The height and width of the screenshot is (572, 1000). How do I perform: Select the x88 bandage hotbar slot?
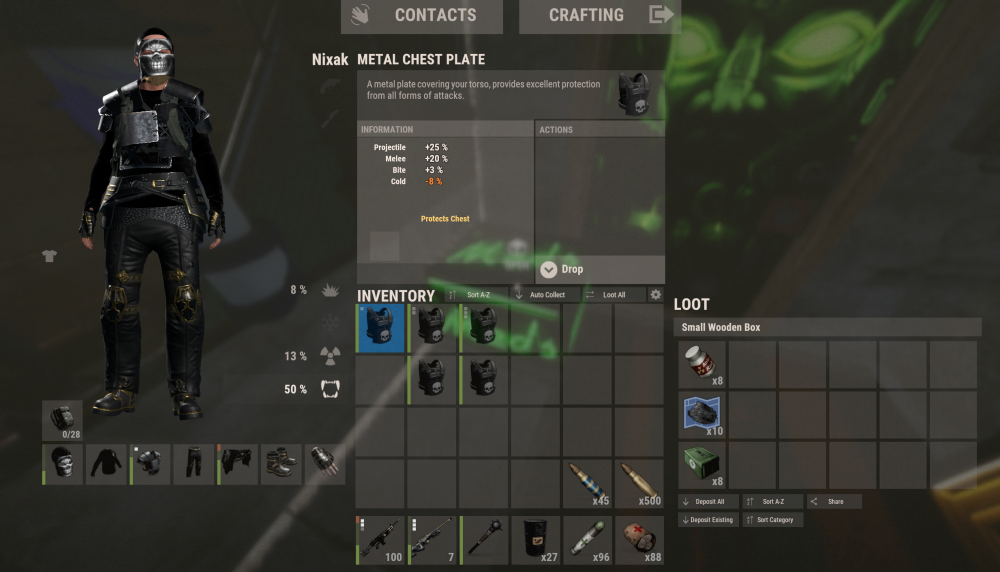(x=639, y=540)
